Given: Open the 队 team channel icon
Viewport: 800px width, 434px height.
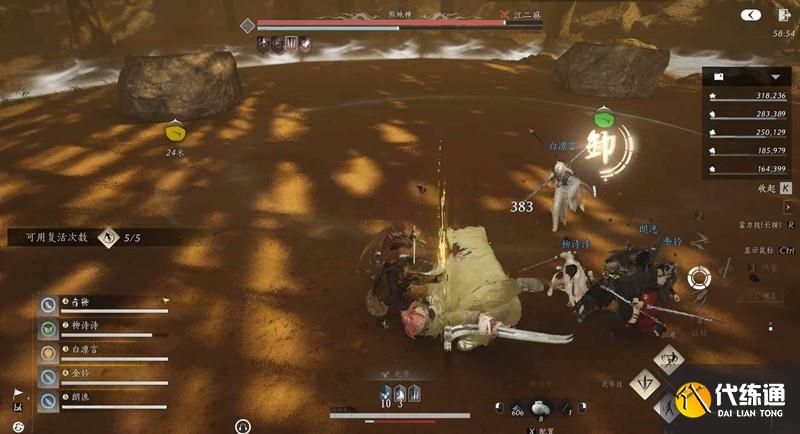Looking at the screenshot, I should pos(17,407).
